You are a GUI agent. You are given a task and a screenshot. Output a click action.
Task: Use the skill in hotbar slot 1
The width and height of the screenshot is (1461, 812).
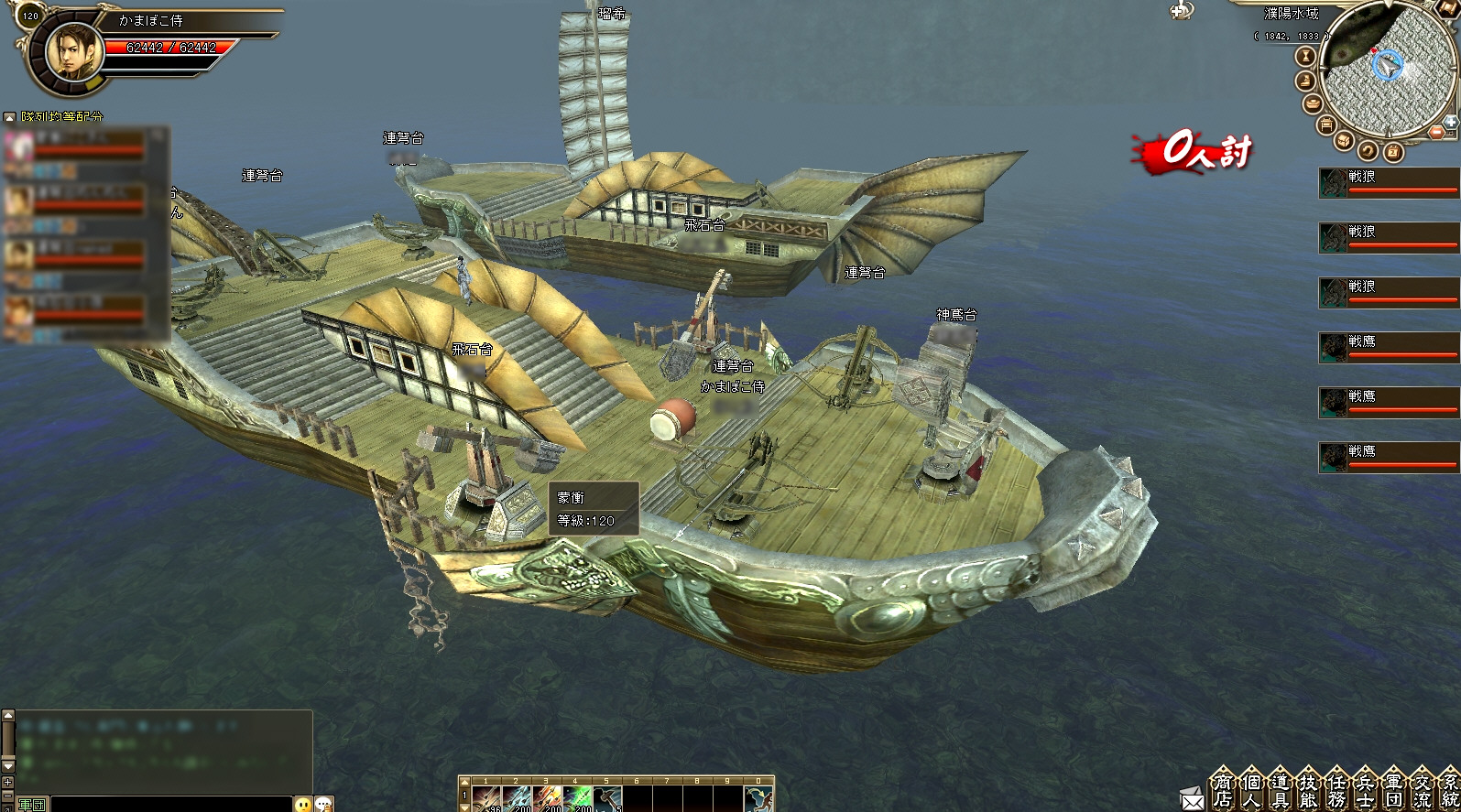[486, 799]
